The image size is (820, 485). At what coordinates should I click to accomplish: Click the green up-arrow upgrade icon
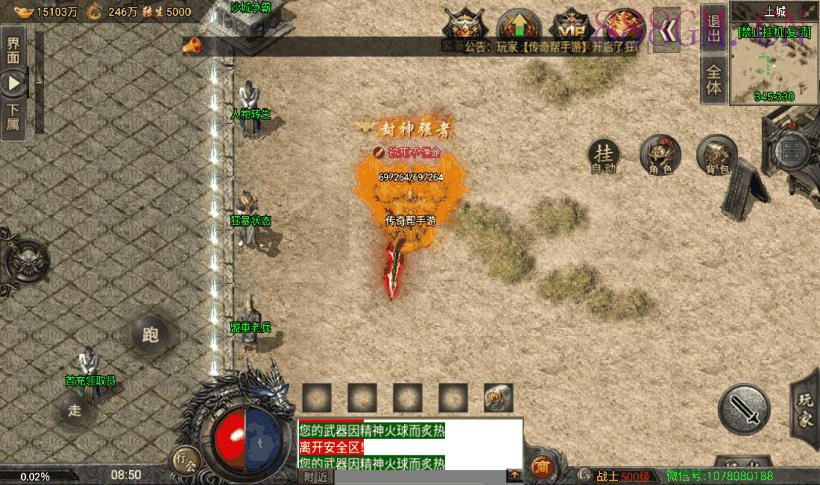pyautogui.click(x=518, y=23)
